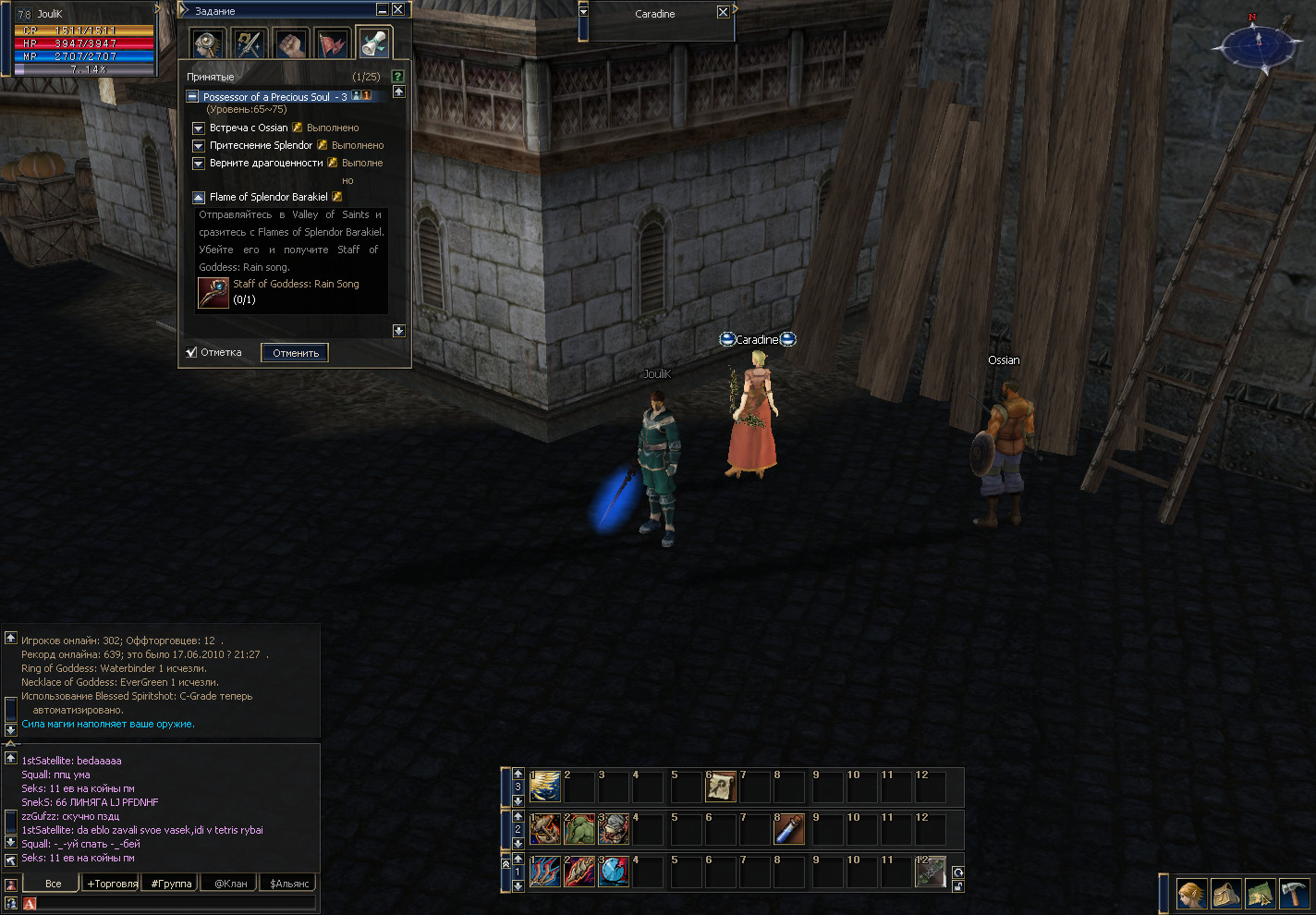Close the Caradine target window
Image resolution: width=1316 pixels, height=915 pixels.
723,12
